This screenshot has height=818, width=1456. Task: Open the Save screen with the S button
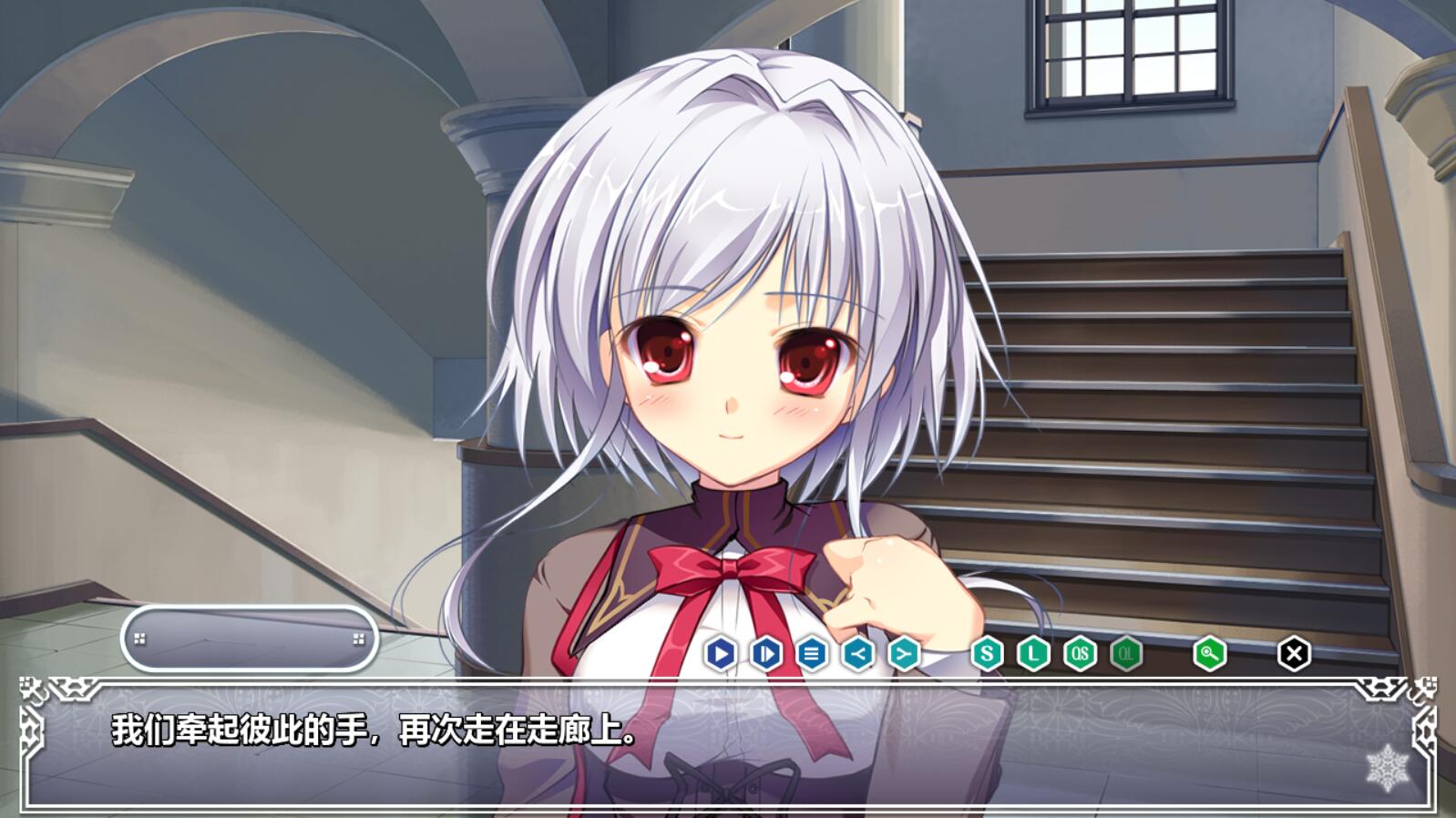[x=987, y=653]
